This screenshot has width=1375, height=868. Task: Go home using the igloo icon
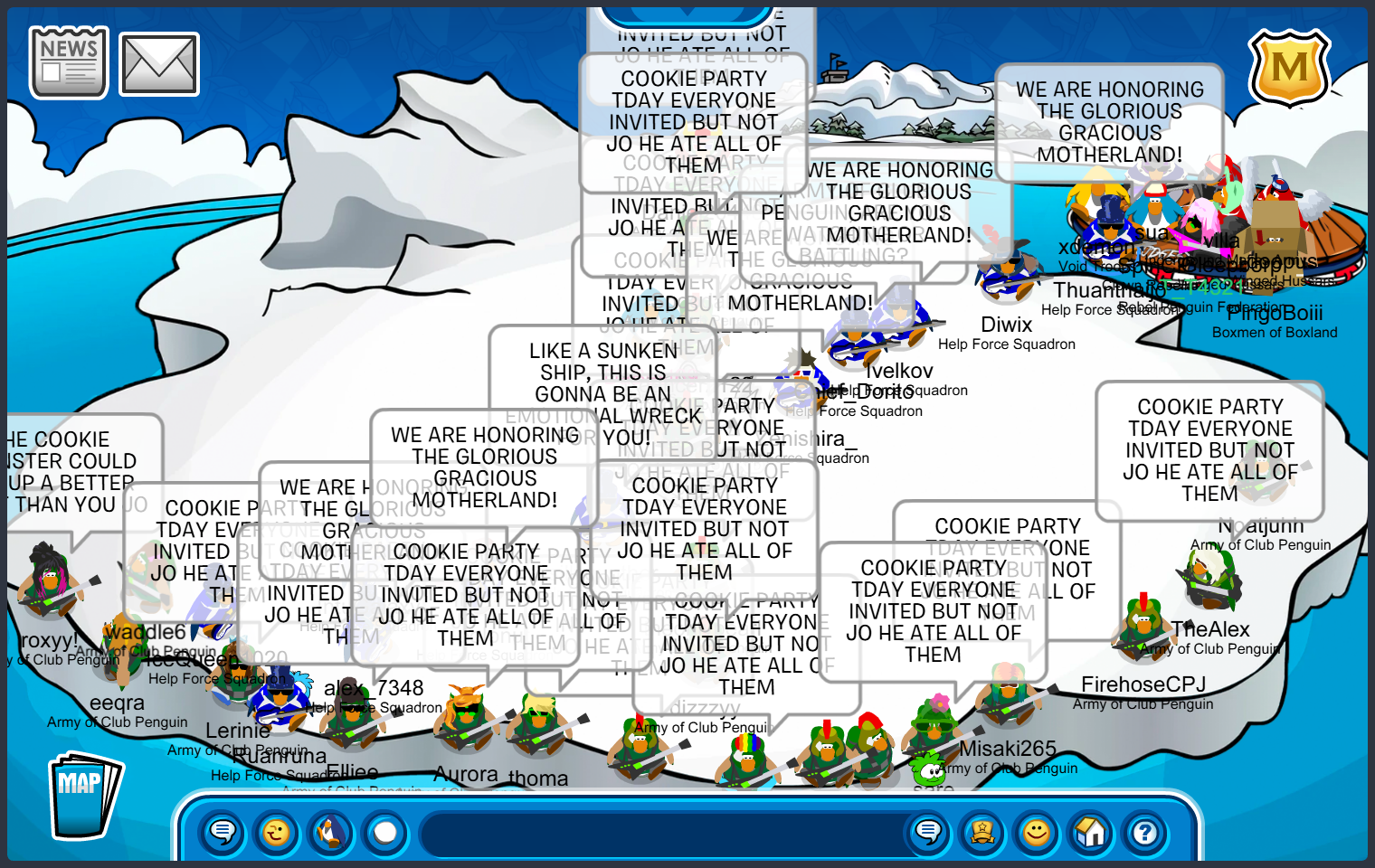[x=1090, y=834]
